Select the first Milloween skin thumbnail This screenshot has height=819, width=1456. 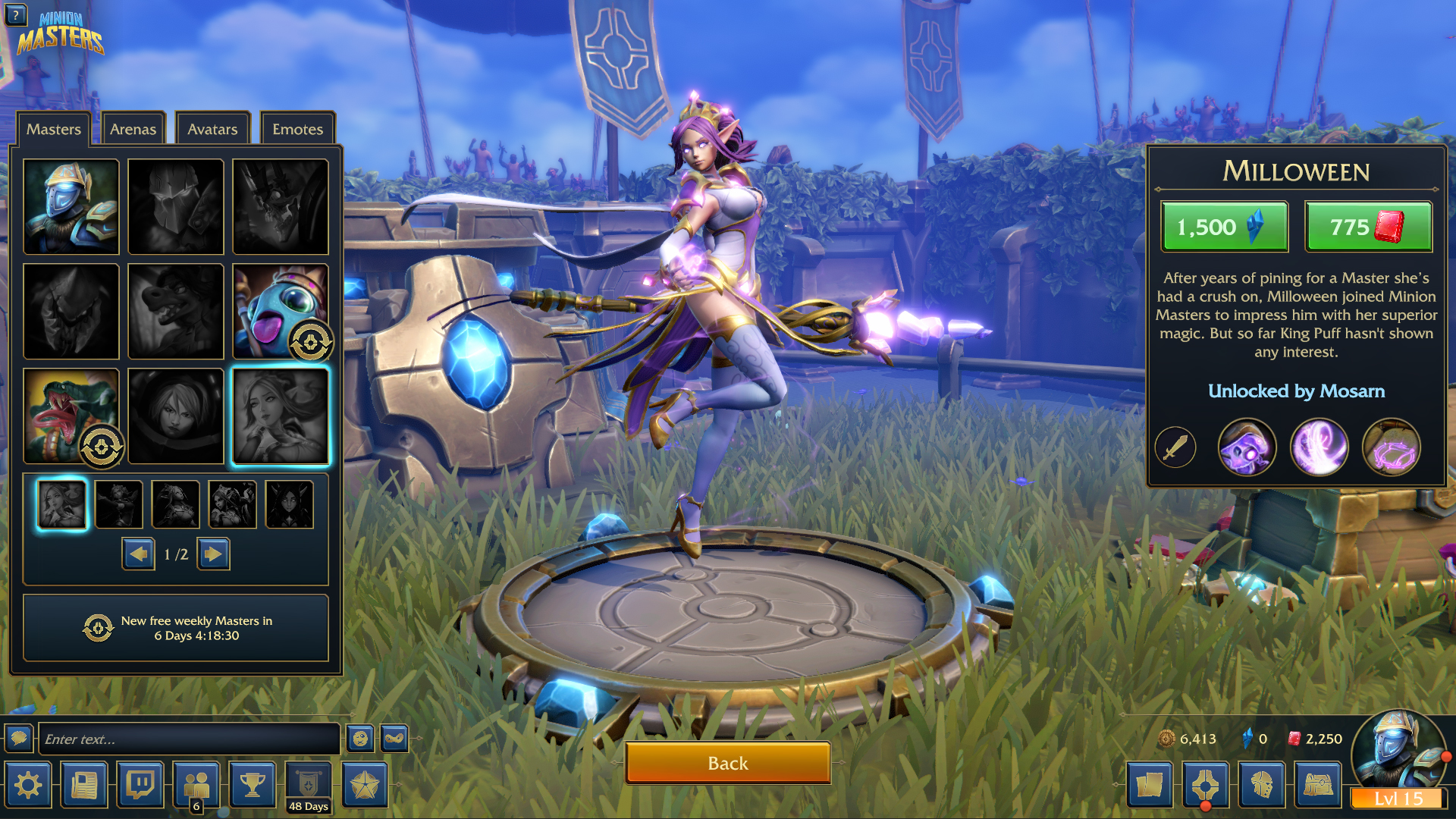coord(61,504)
